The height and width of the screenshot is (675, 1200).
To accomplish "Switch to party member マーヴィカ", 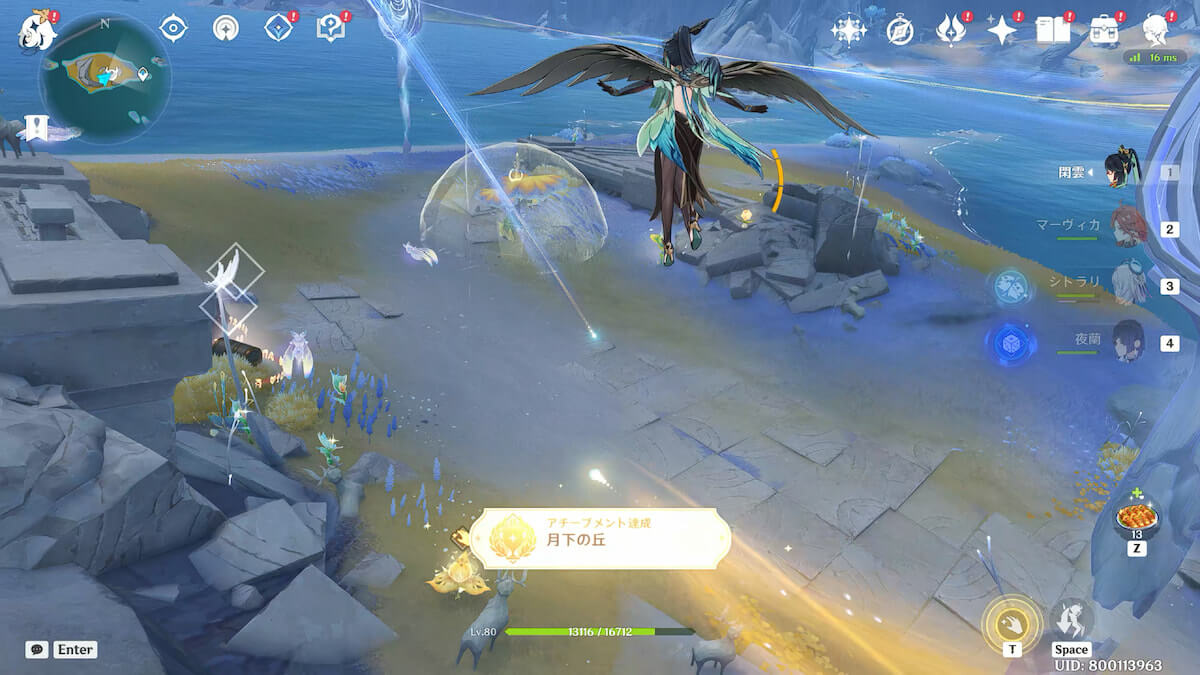I will point(1127,228).
